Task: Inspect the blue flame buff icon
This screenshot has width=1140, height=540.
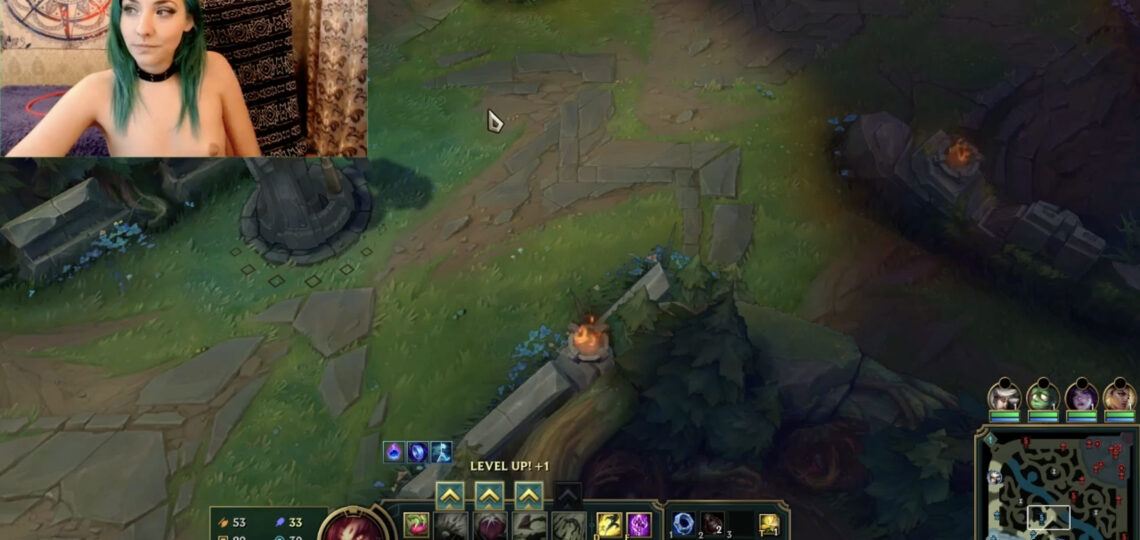Action: 394,452
